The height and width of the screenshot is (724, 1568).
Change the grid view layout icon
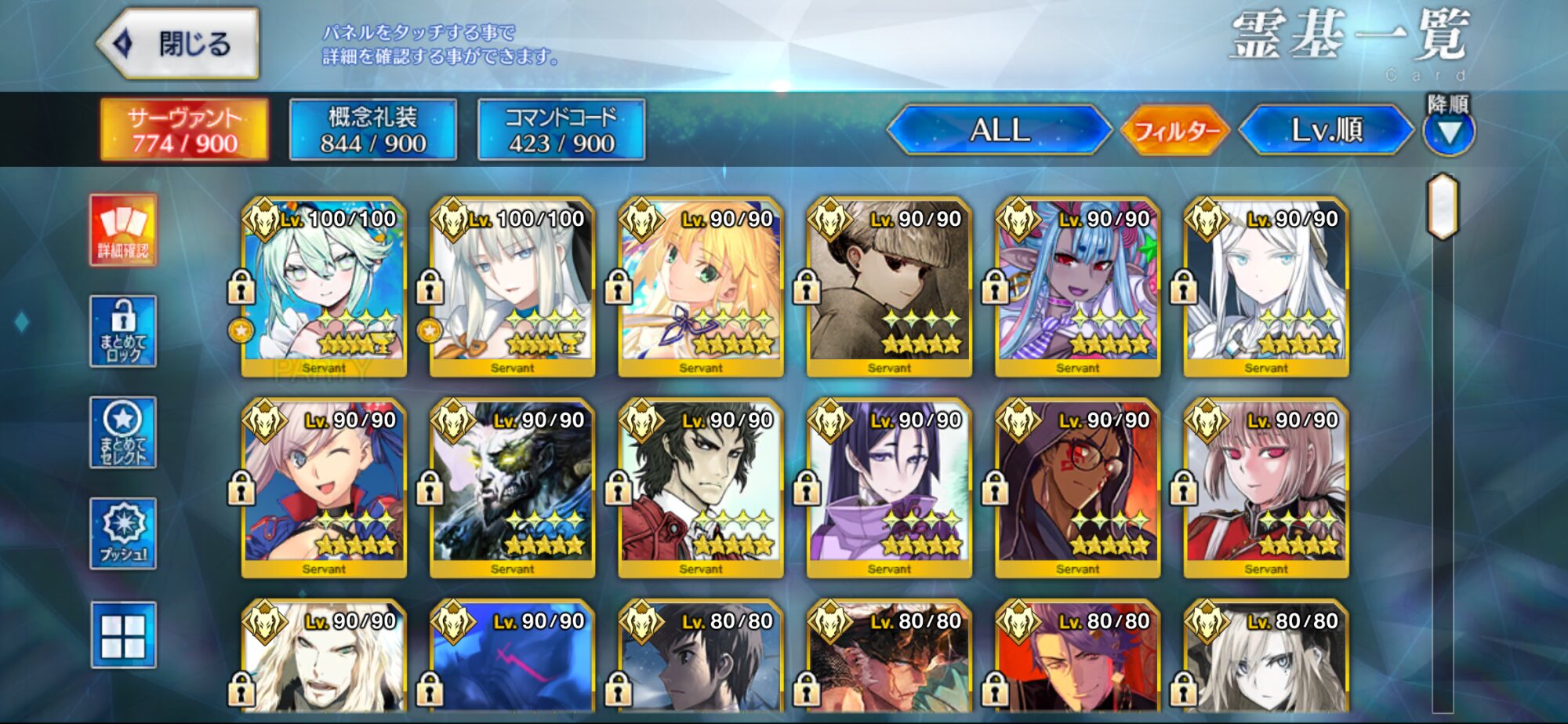tap(123, 635)
